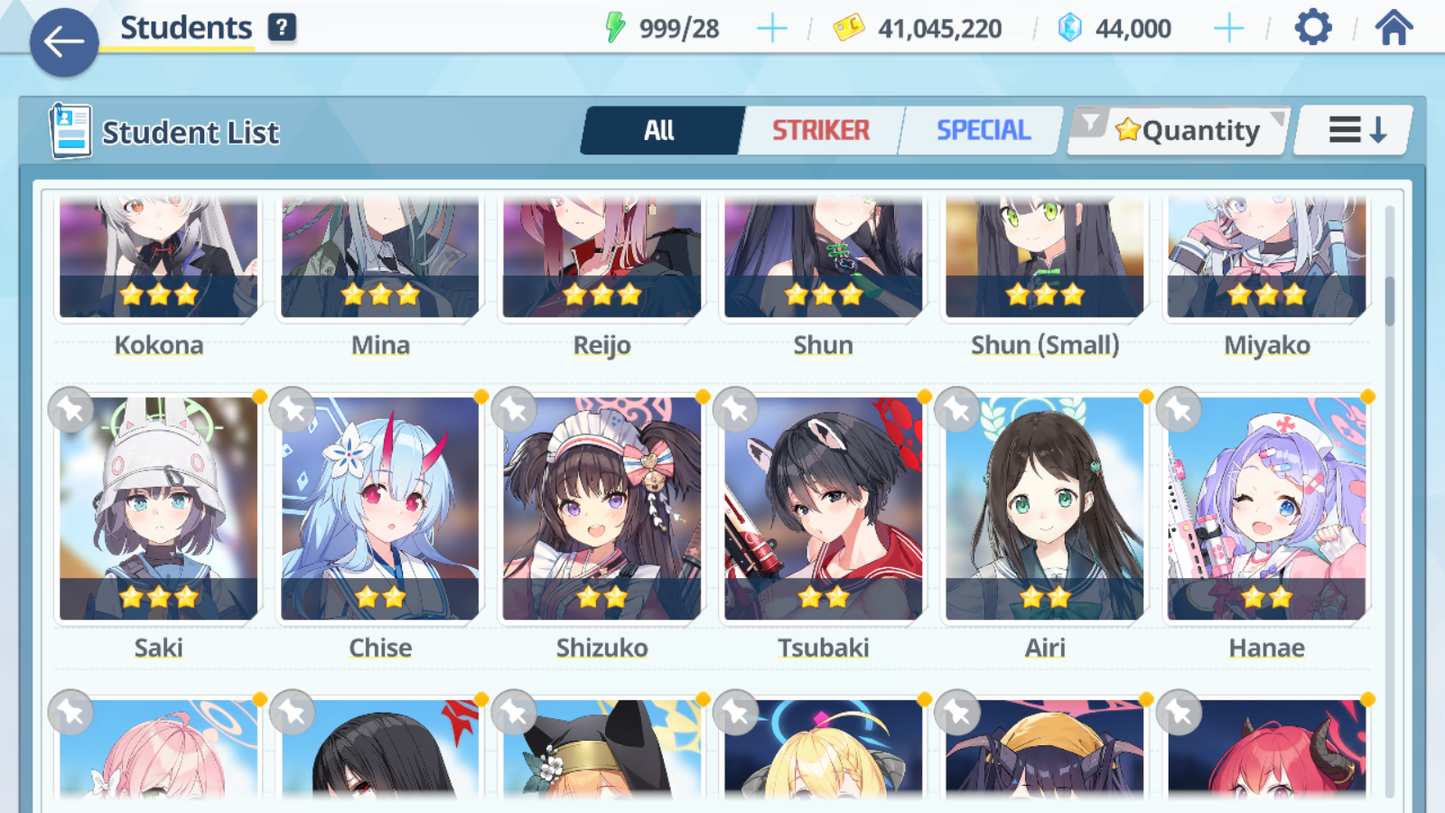Toggle the sort order arrow button
The image size is (1445, 813).
point(1355,130)
